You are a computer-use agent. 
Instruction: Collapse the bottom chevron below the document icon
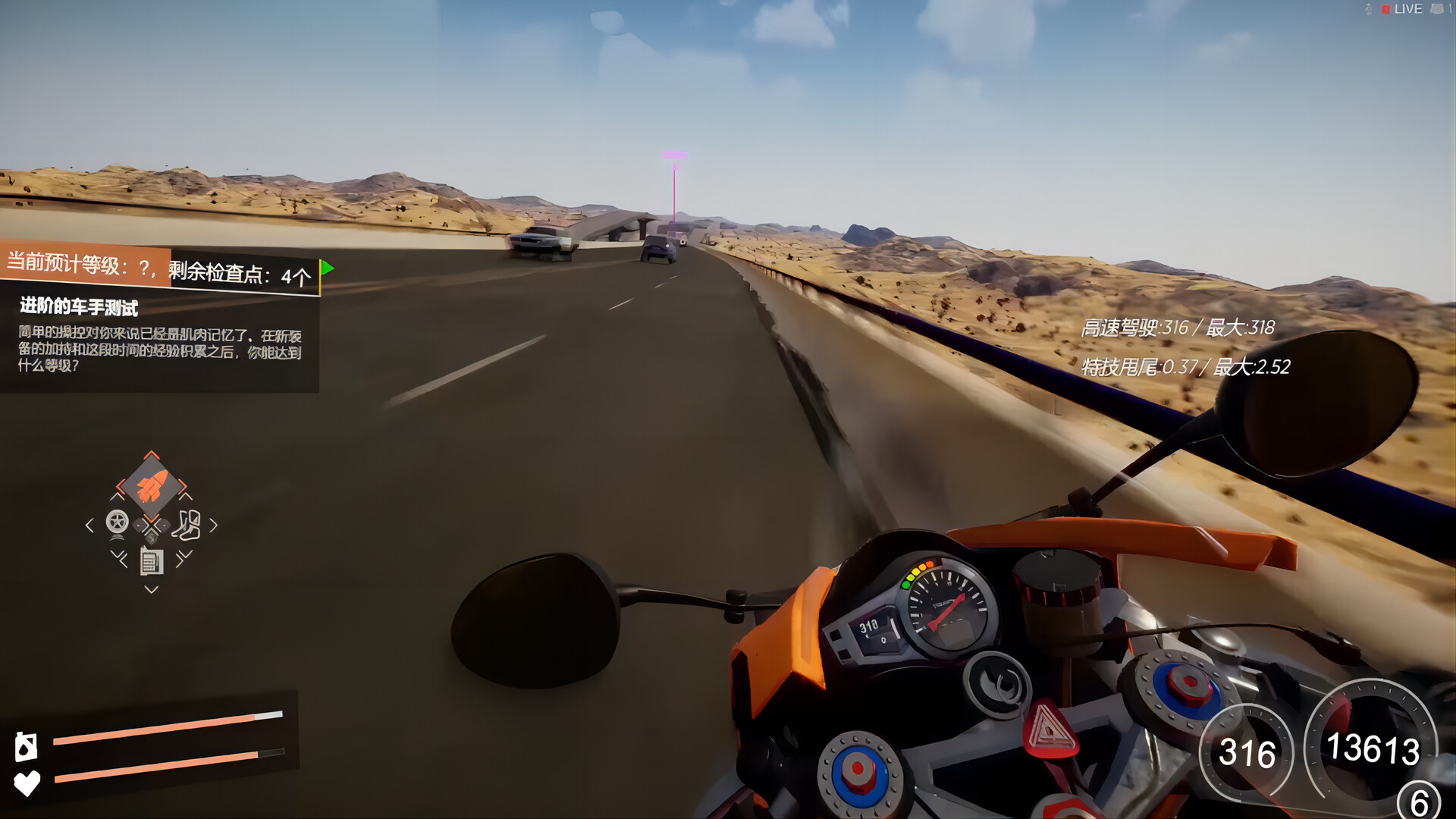coord(151,588)
